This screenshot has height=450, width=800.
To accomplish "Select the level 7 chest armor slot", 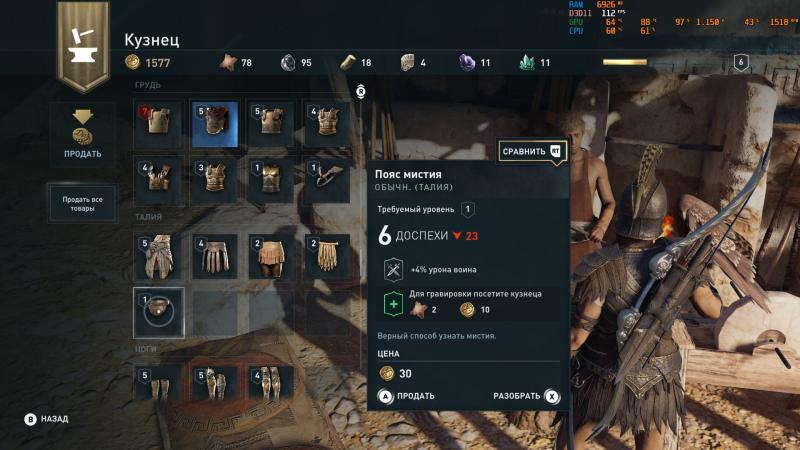I will (x=158, y=123).
